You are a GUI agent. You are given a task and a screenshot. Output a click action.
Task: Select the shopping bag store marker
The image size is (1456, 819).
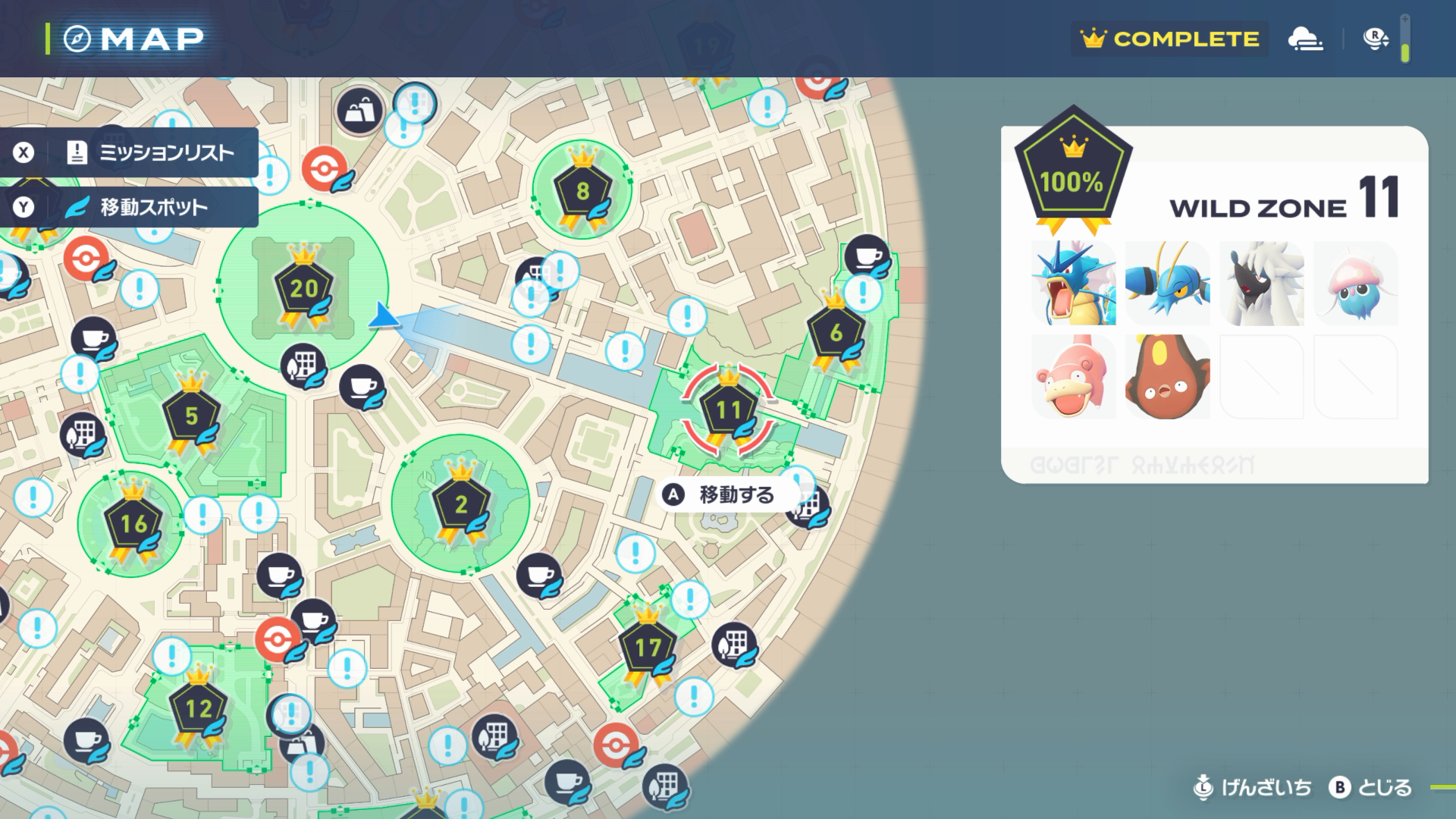point(359,111)
